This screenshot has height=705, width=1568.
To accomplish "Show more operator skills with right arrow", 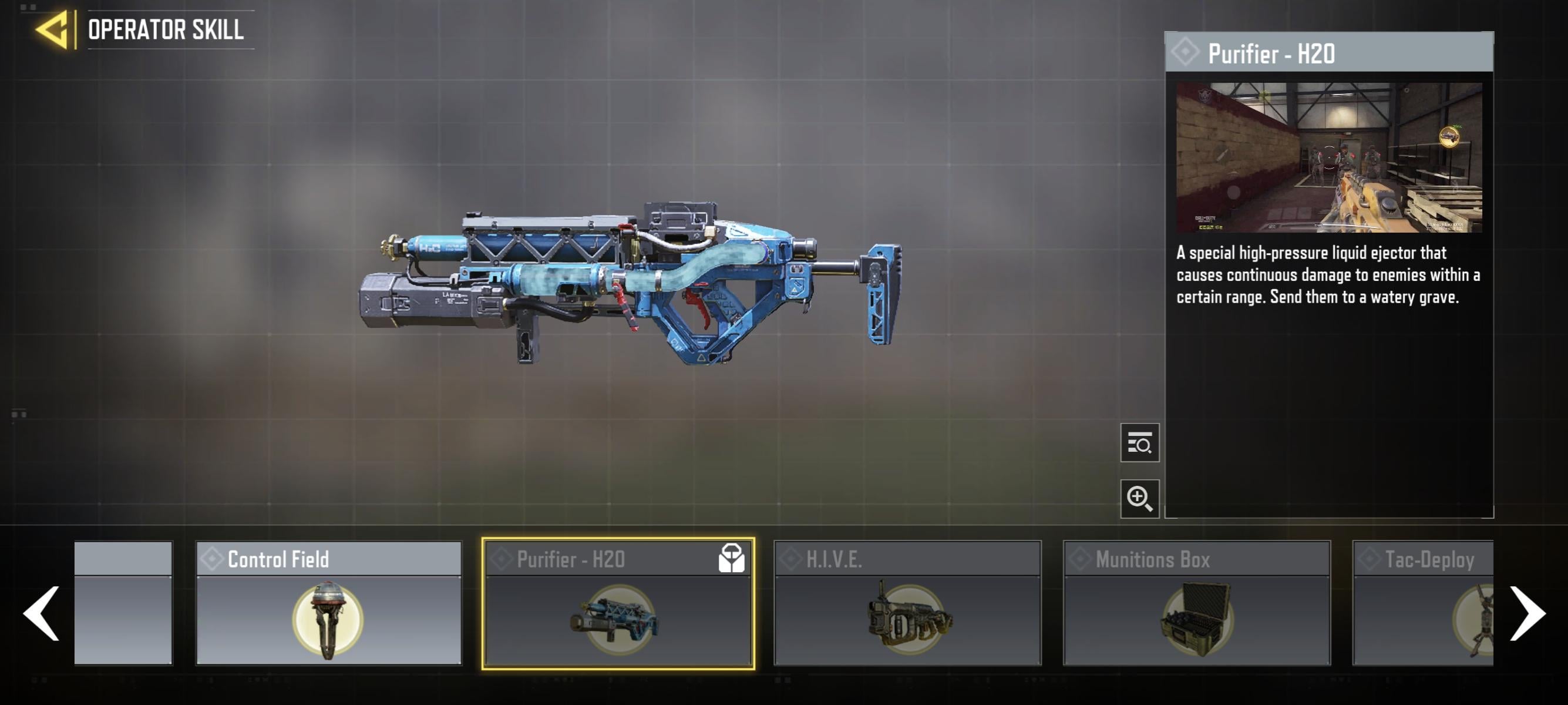I will [x=1527, y=613].
